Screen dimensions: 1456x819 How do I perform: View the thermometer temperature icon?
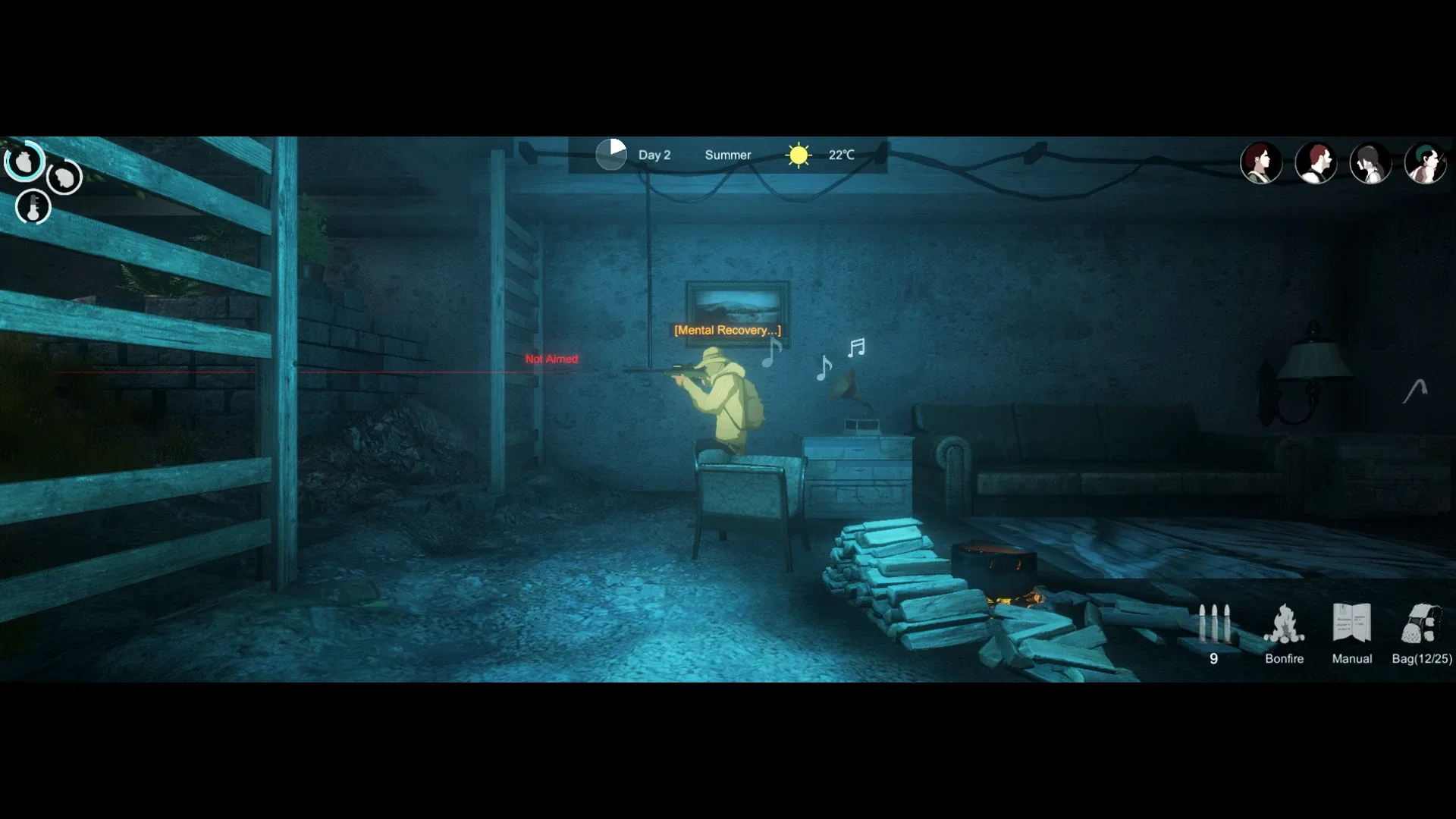click(33, 206)
